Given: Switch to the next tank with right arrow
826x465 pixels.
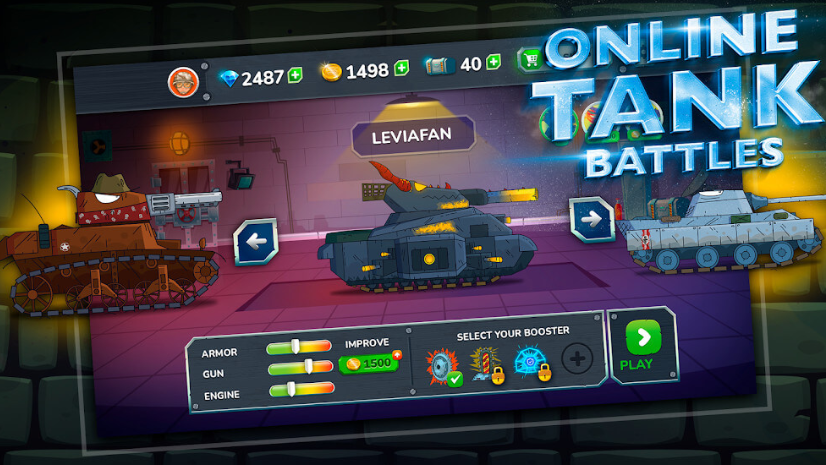Looking at the screenshot, I should tap(590, 219).
